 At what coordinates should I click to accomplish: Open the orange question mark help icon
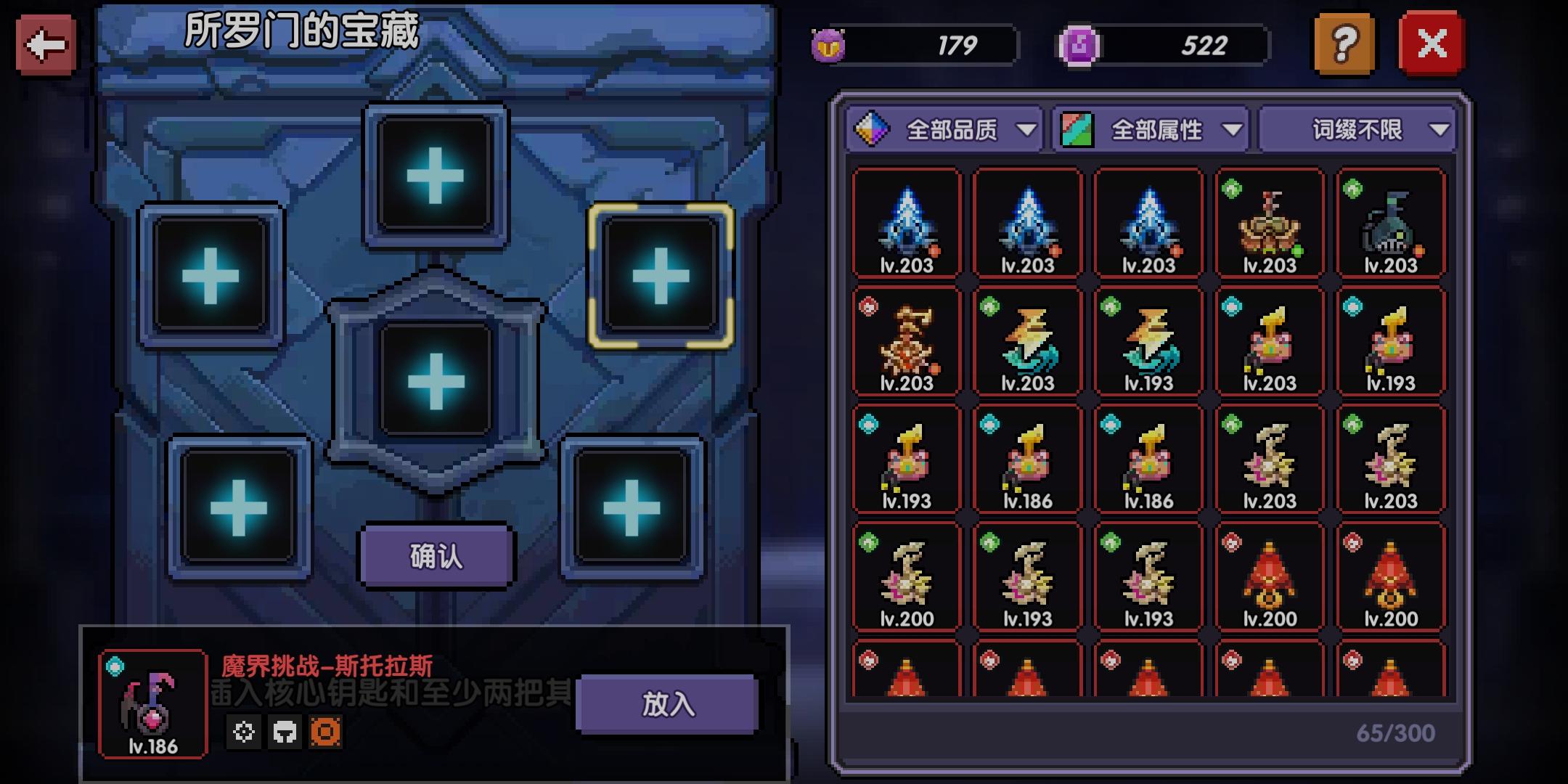(x=1343, y=44)
